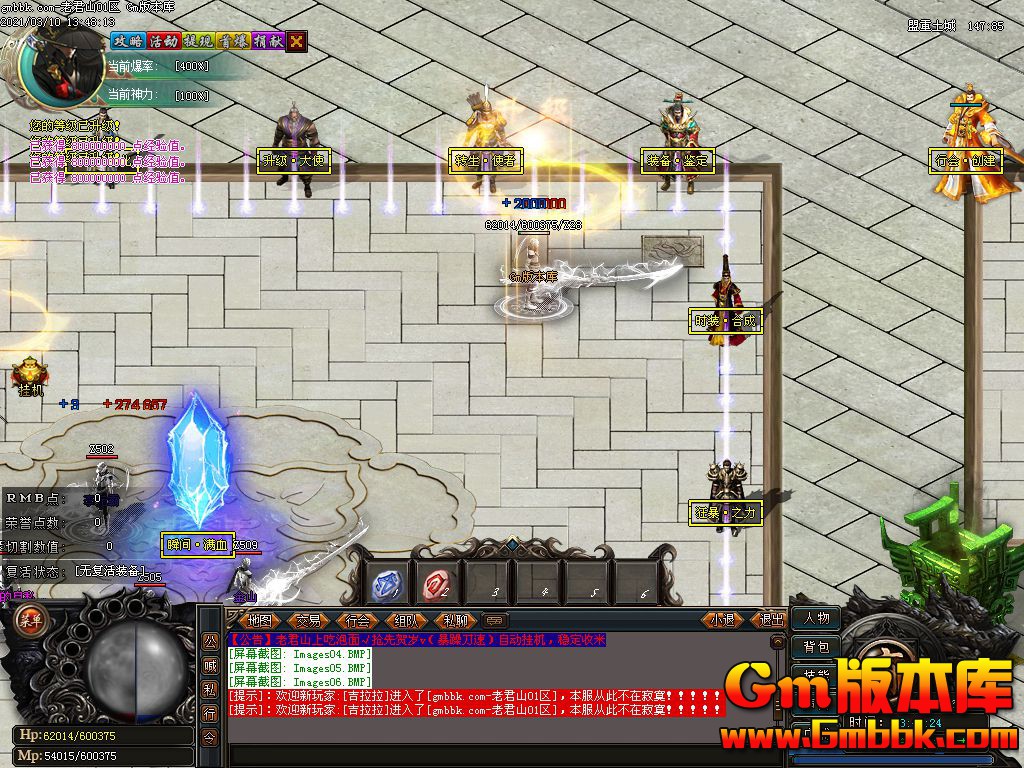Use the red item in hotbar slot 2
Screen dimensions: 1024x768
coord(437,583)
